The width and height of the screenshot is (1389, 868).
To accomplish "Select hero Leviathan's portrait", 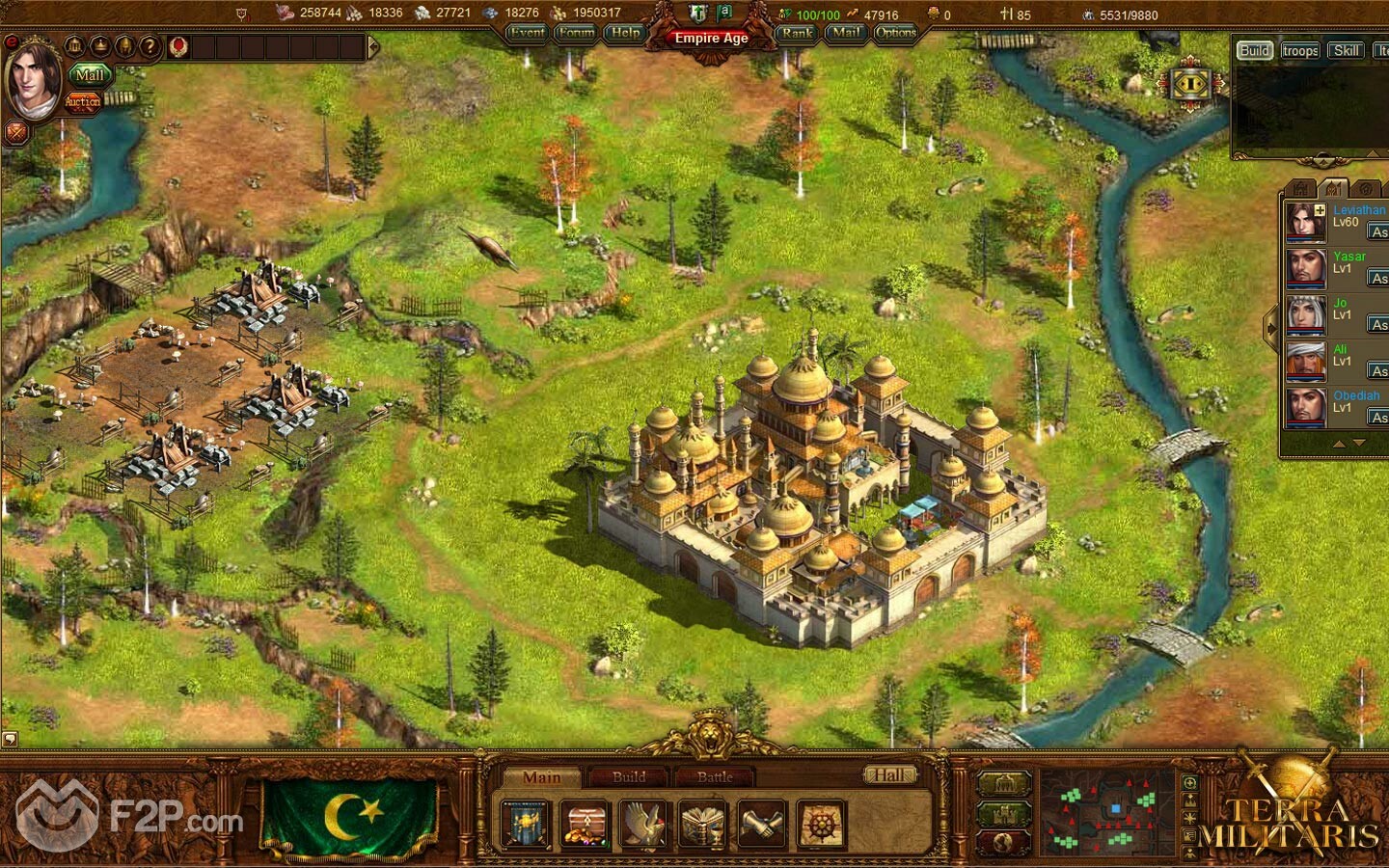I will click(1305, 222).
